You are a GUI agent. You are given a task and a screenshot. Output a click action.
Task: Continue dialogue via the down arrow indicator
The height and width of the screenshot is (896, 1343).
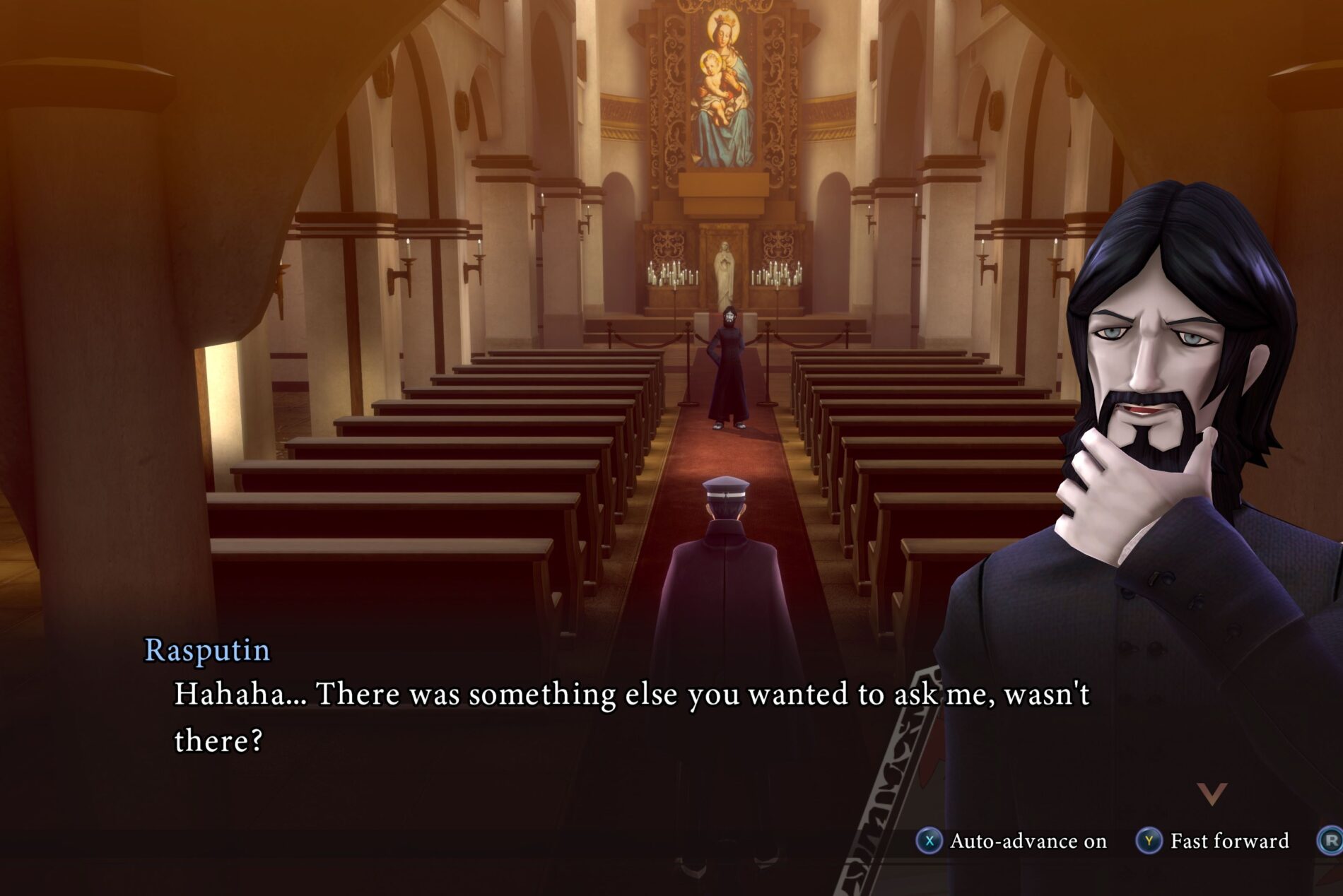(1212, 794)
